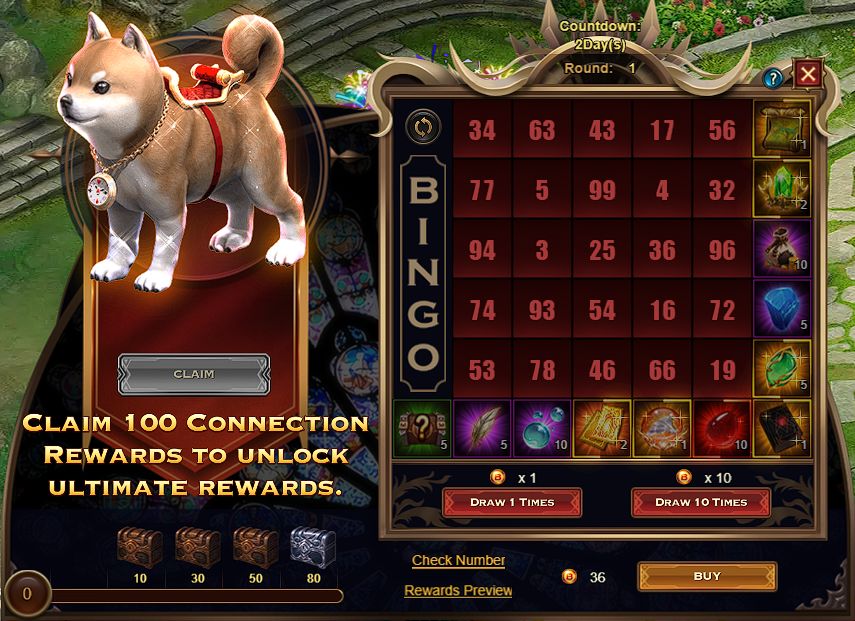
Task: Click the Draw 10 Times button
Action: pyautogui.click(x=701, y=502)
